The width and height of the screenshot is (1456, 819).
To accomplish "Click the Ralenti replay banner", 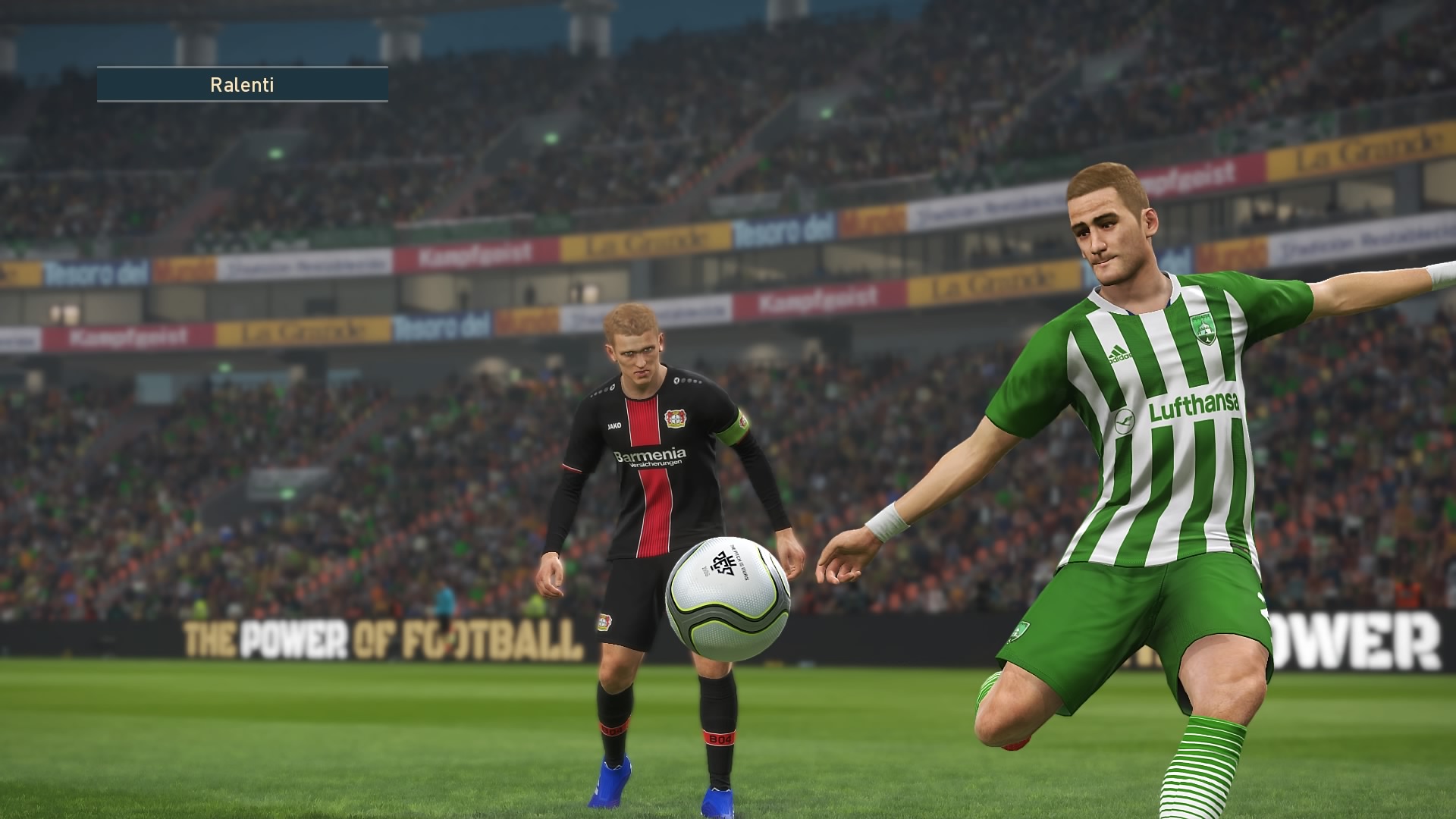I will click(242, 84).
